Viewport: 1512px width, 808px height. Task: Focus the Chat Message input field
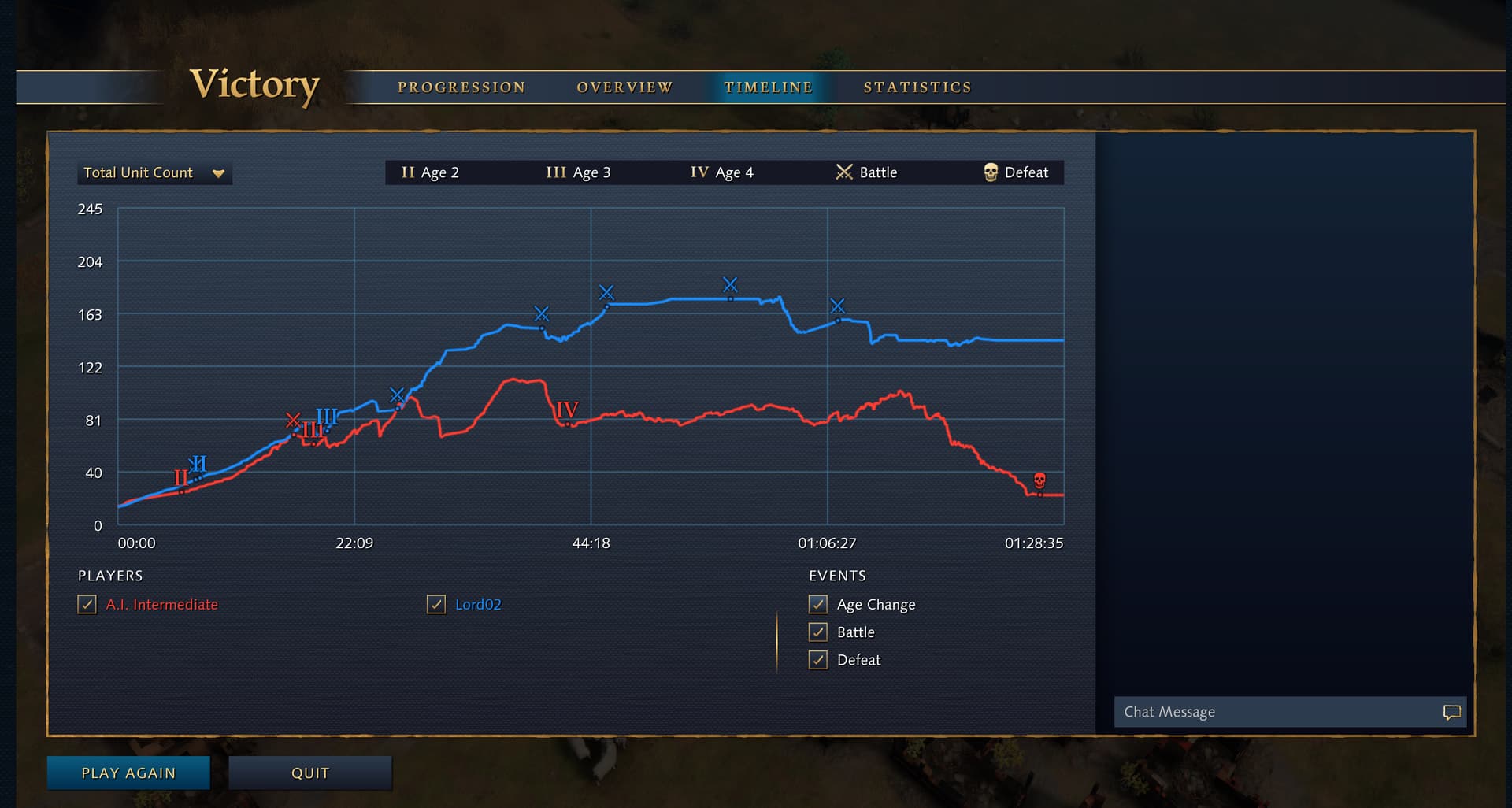[x=1276, y=712]
